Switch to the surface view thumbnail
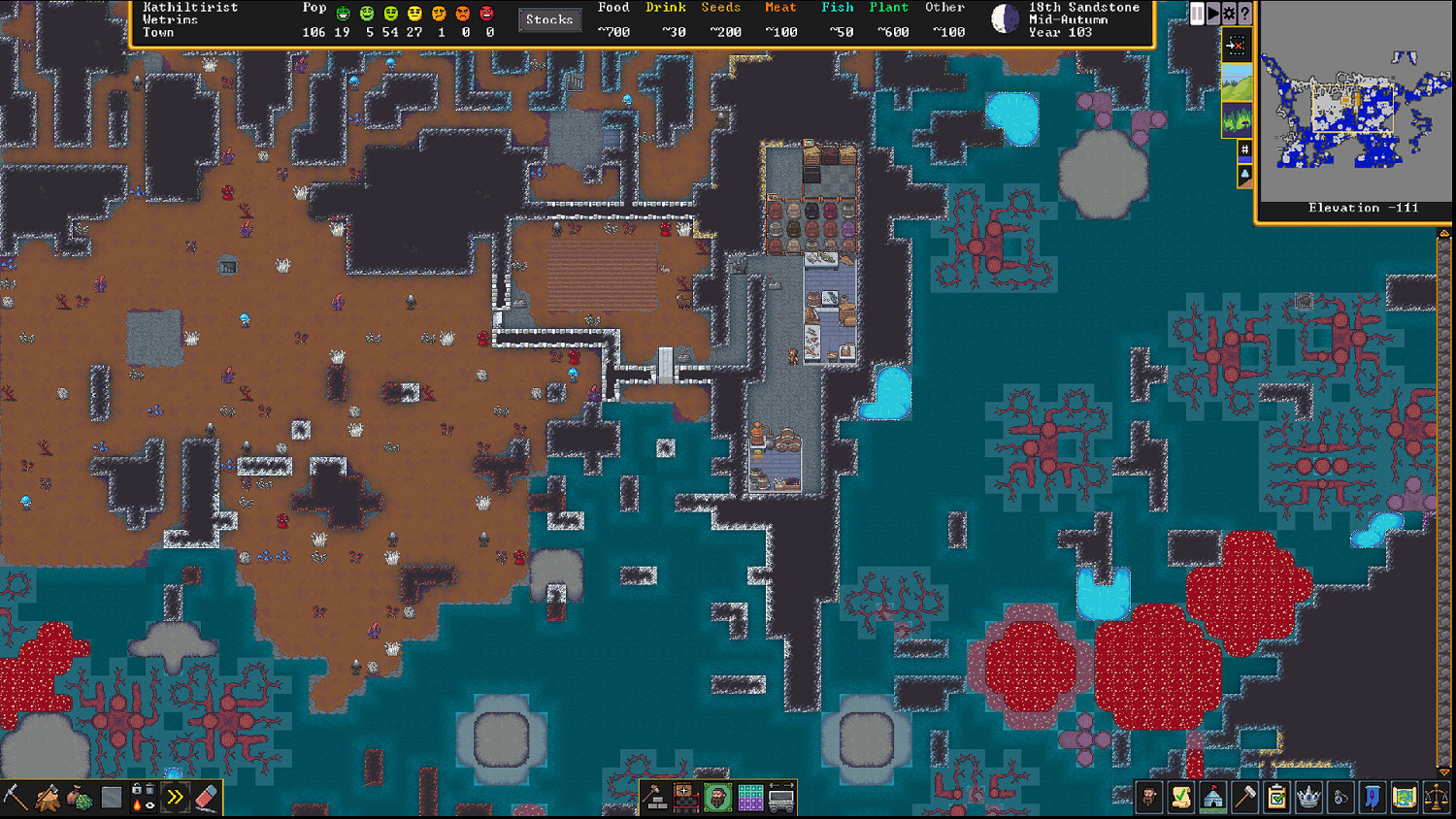The image size is (1456, 819). [1237, 82]
